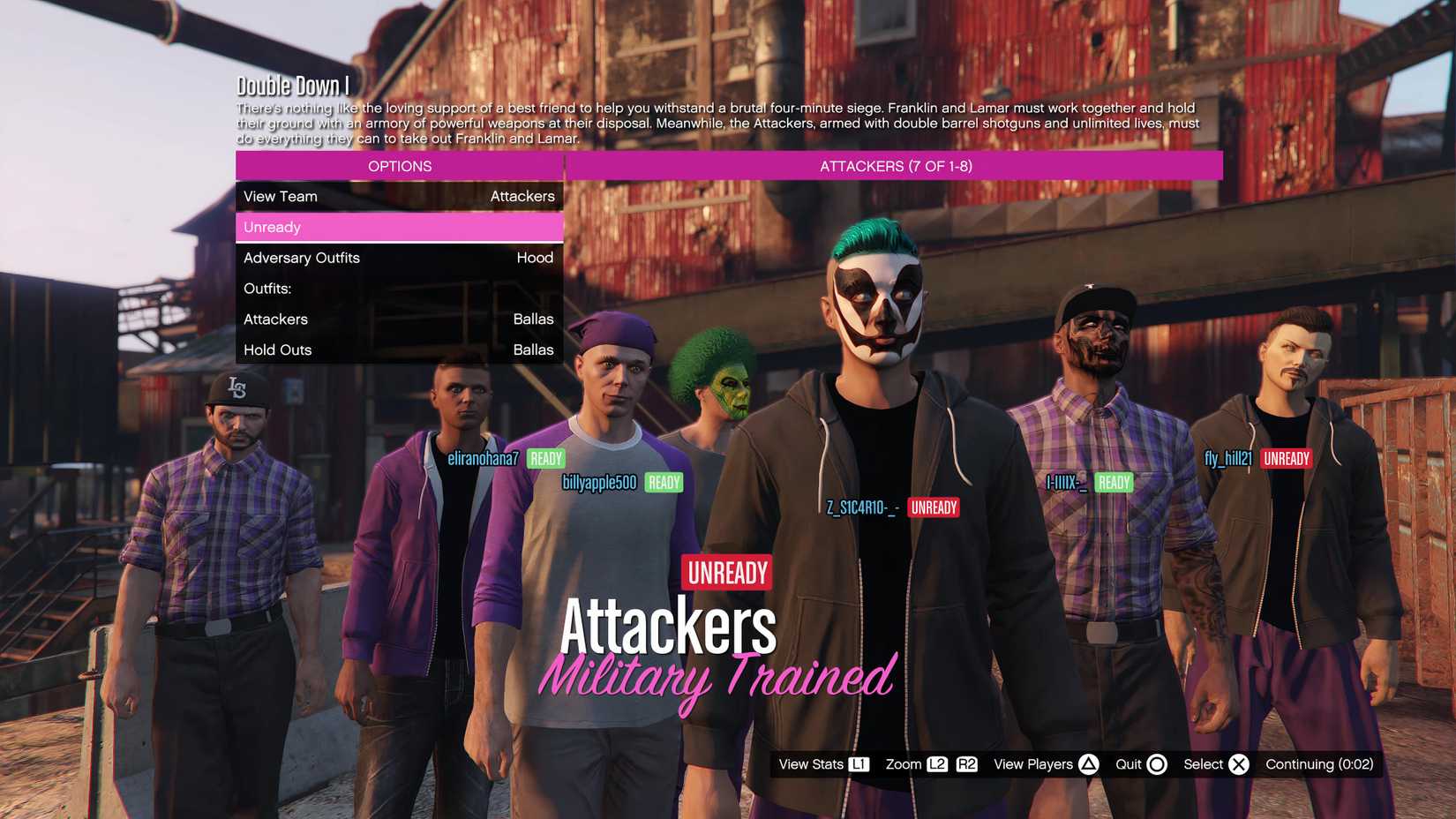Click the View Stats label

[x=813, y=764]
